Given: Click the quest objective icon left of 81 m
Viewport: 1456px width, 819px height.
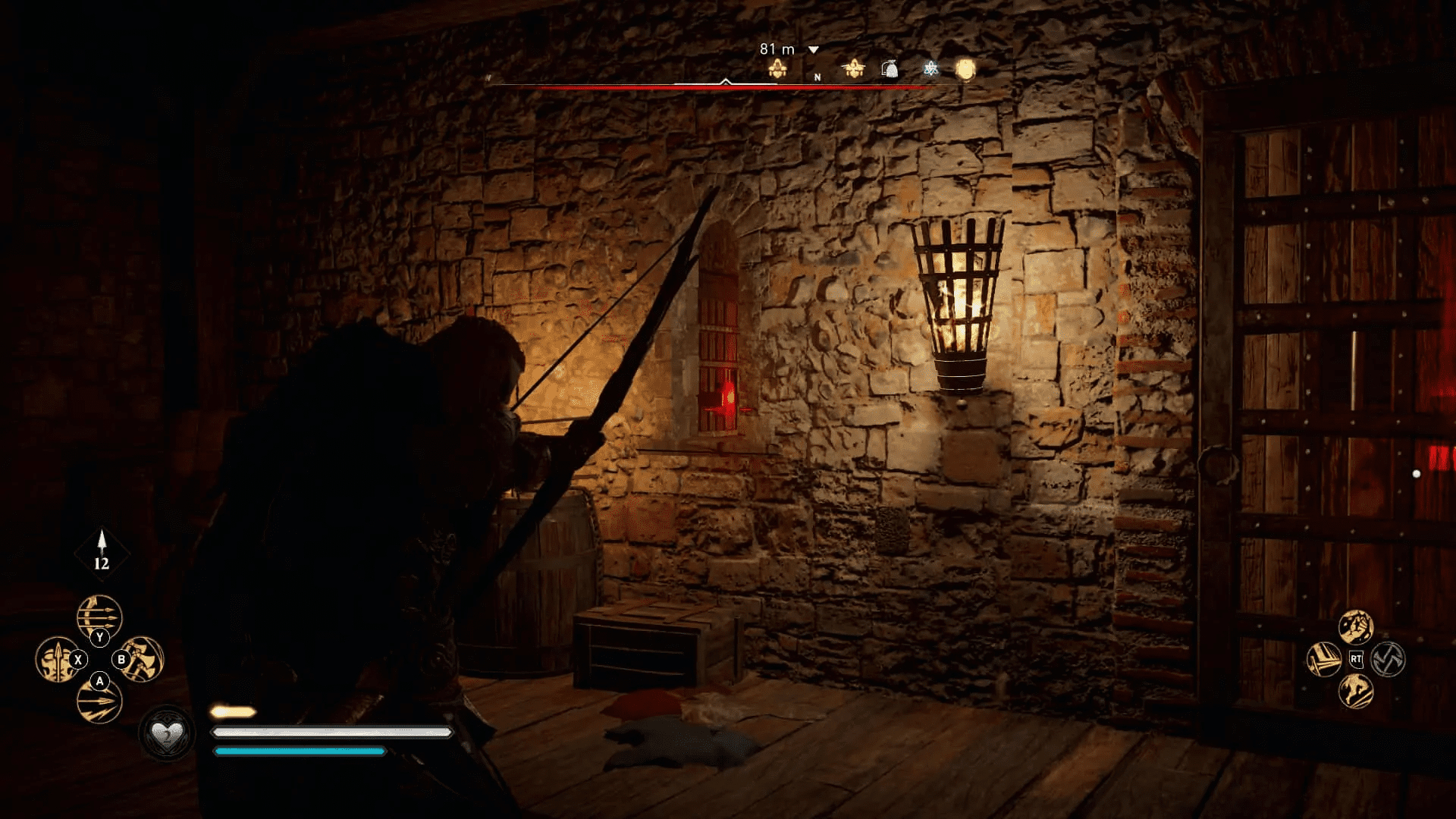Looking at the screenshot, I should [x=778, y=68].
